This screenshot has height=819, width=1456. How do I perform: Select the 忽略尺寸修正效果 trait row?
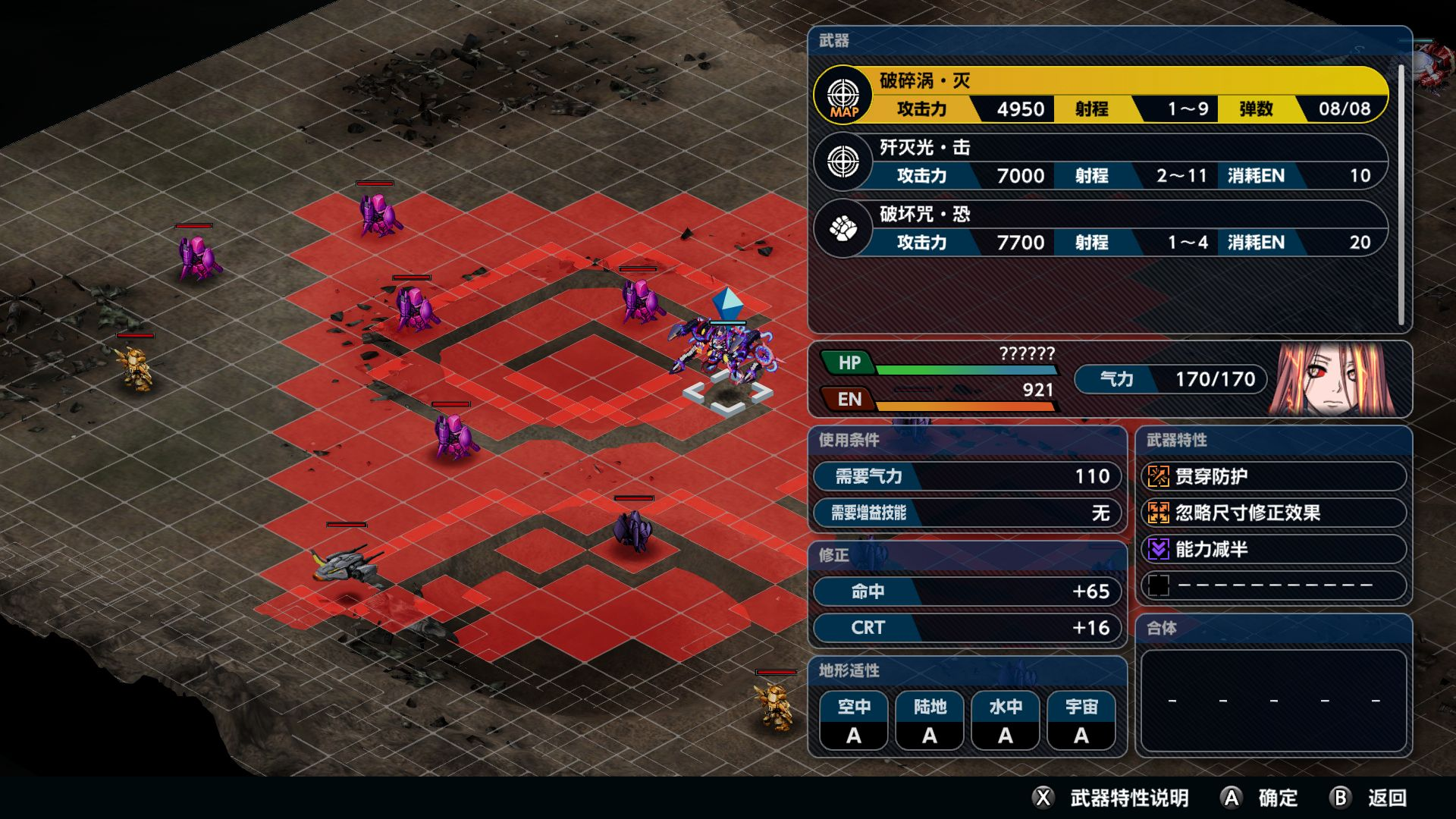click(1273, 513)
